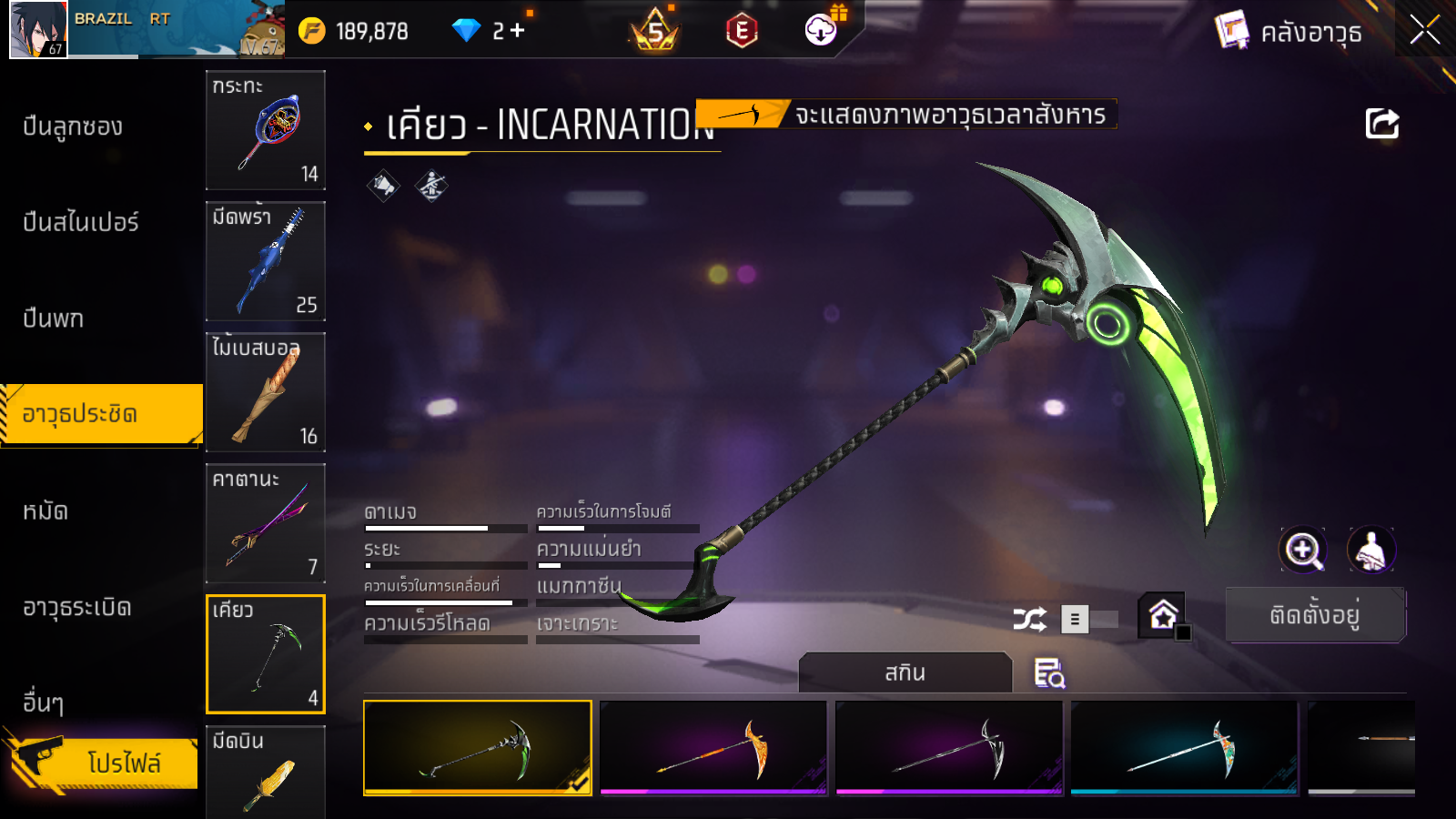This screenshot has height=819, width=1456.
Task: Open the อื่นๆ others category
Action: click(44, 703)
